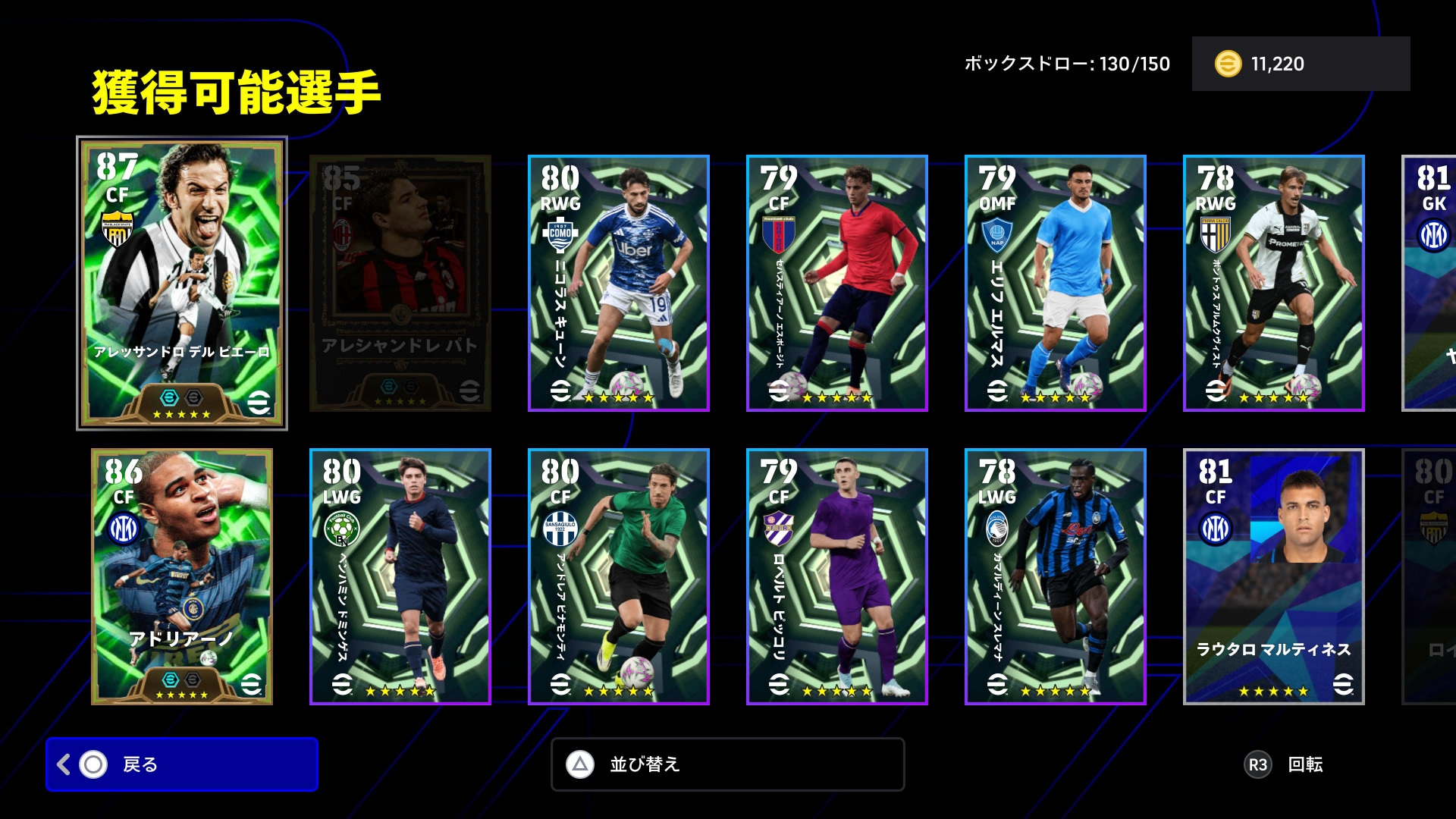Image resolution: width=1456 pixels, height=819 pixels.
Task: Select the 79 CF card in purple kit
Action: point(837,576)
